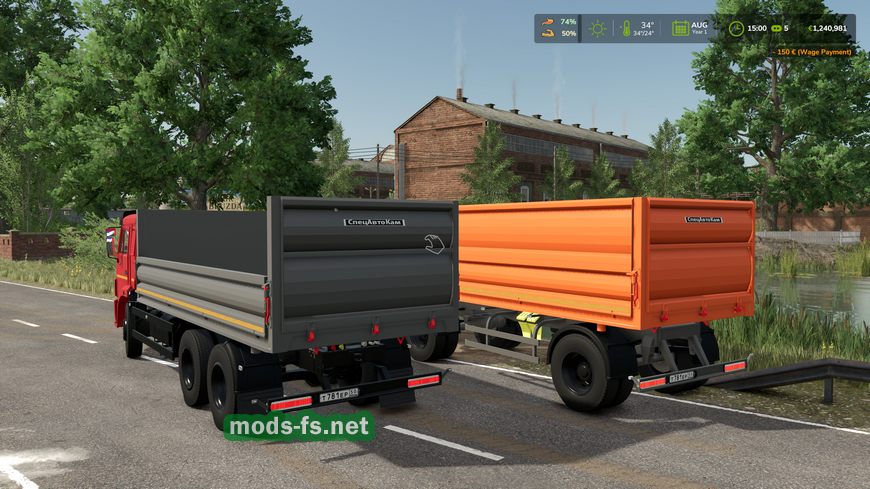Open the mods-fs.net watermark link
This screenshot has width=870, height=489.
[x=299, y=427]
